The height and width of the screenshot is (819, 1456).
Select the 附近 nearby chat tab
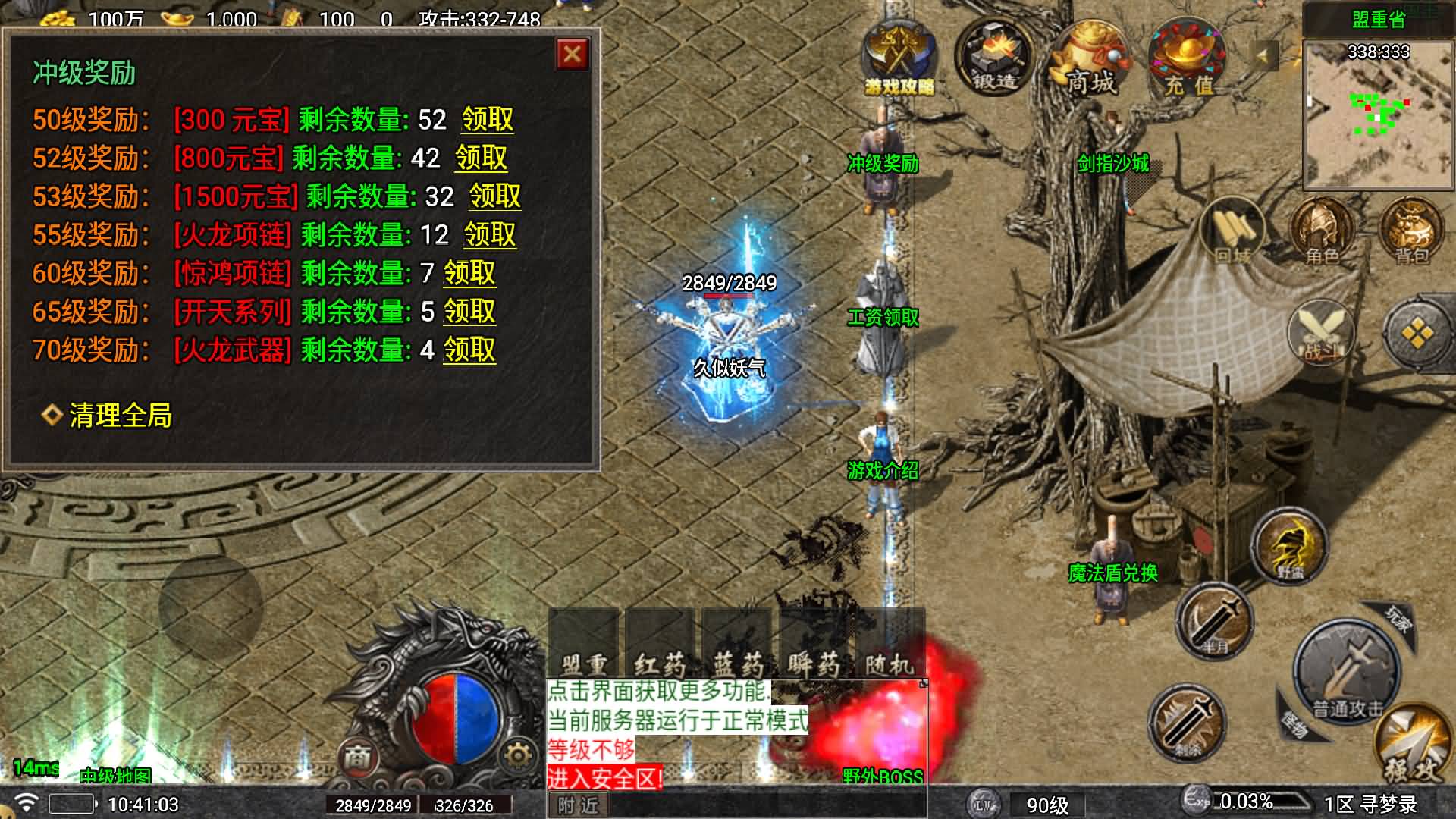[578, 805]
